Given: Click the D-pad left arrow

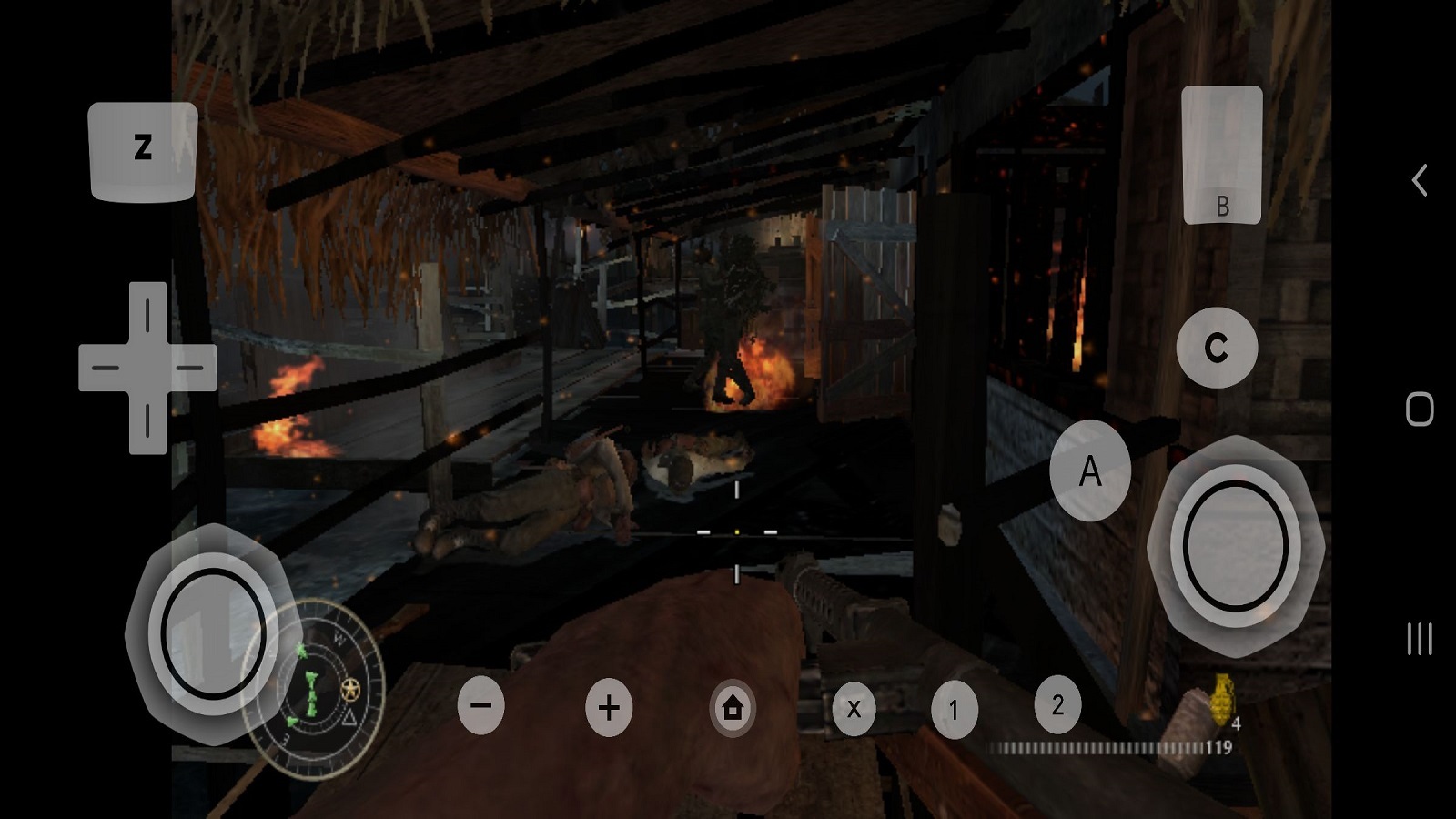Looking at the screenshot, I should [106, 368].
